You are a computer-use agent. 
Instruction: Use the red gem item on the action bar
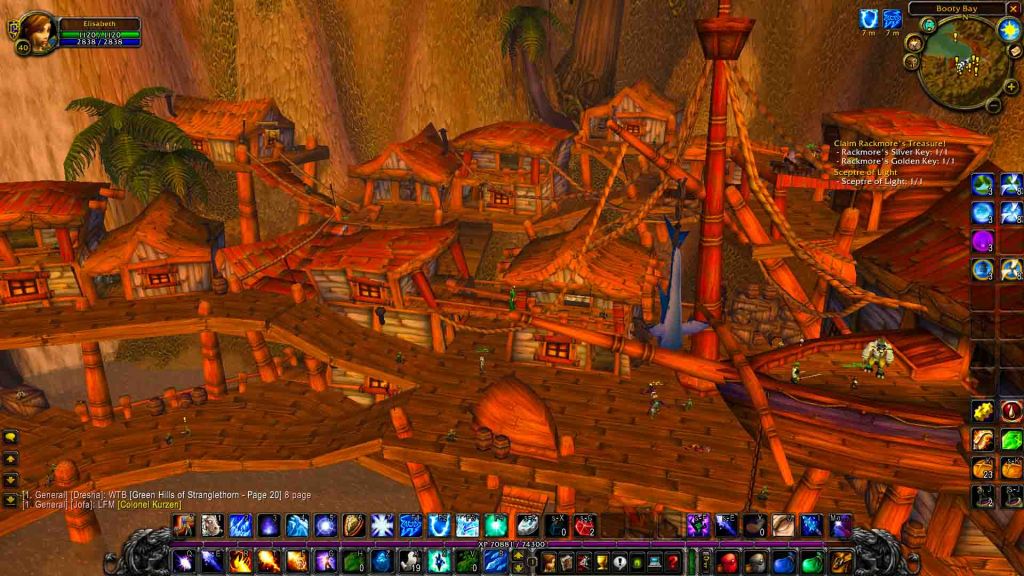(585, 526)
